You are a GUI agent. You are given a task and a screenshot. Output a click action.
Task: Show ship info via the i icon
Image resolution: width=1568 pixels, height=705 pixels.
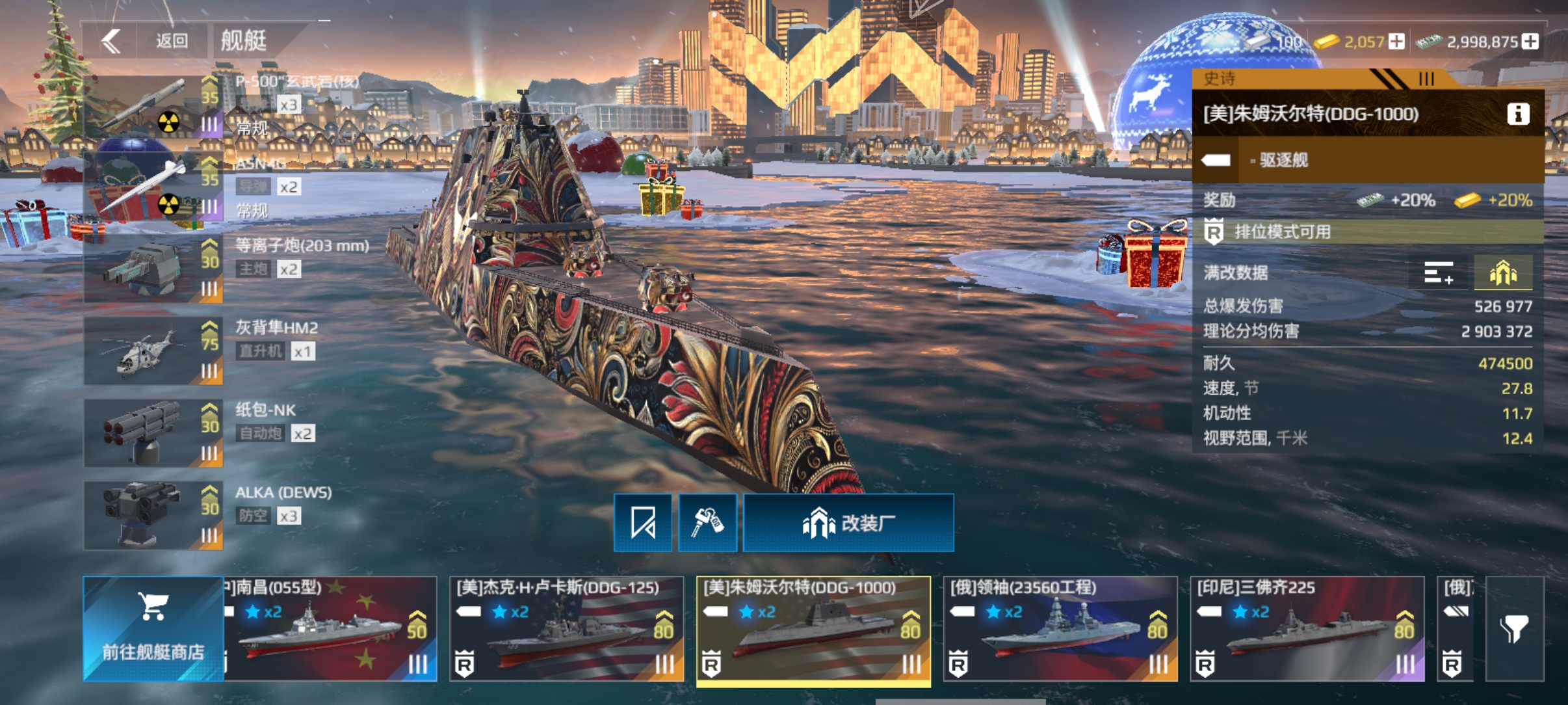pyautogui.click(x=1518, y=114)
